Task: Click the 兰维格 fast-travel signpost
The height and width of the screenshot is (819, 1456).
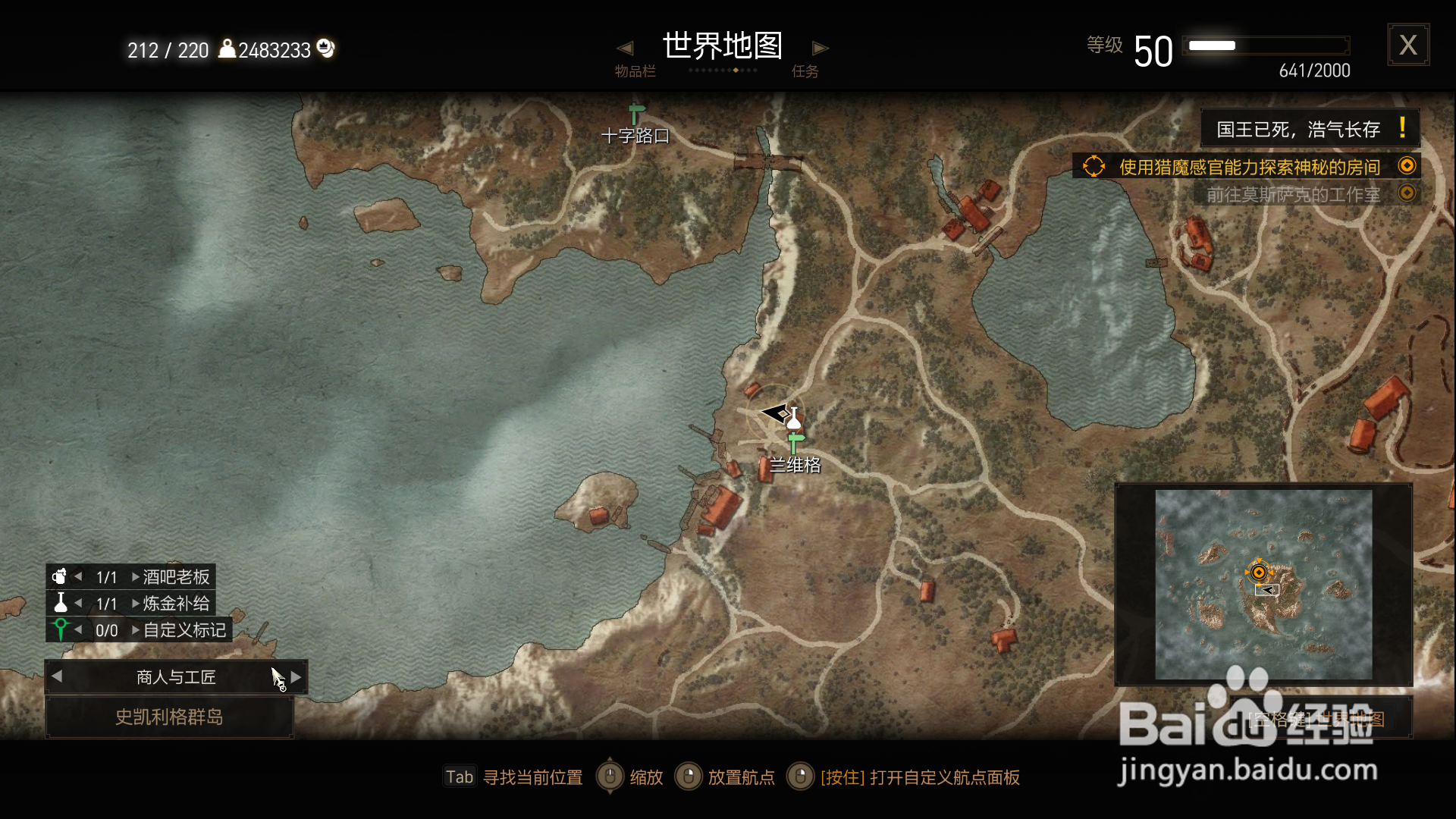Action: point(795,440)
